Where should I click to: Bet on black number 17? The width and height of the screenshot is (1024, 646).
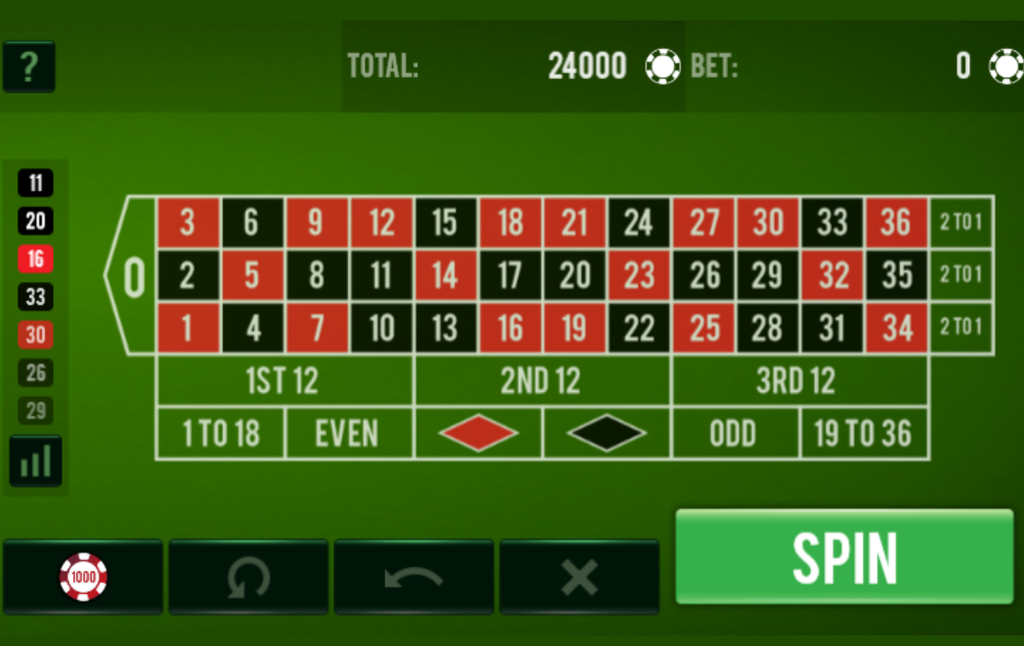(x=510, y=275)
